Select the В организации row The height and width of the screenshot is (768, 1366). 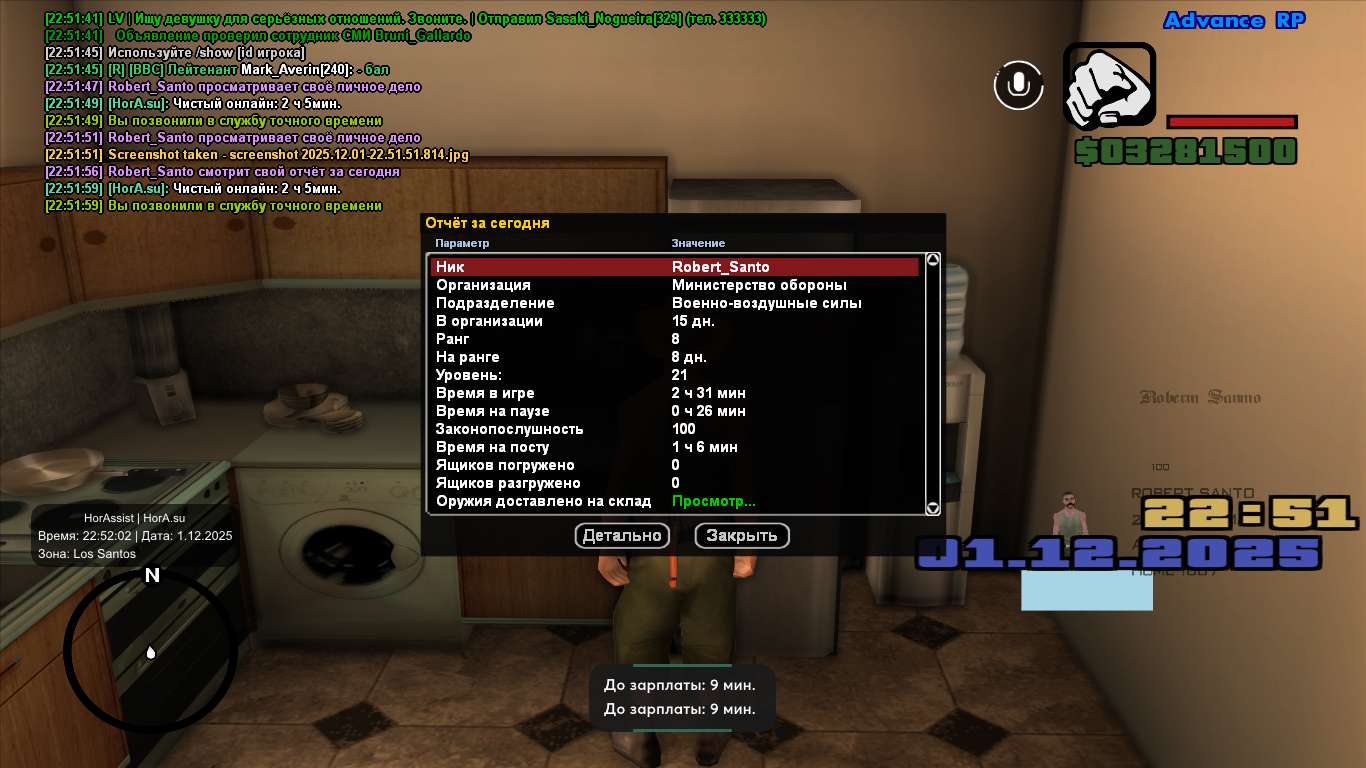674,321
